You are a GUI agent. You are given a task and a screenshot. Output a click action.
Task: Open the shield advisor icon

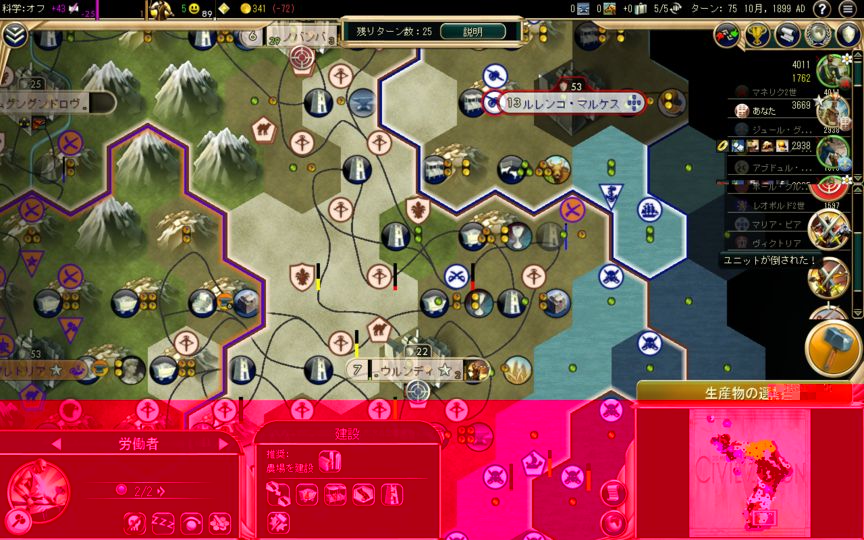(x=848, y=35)
